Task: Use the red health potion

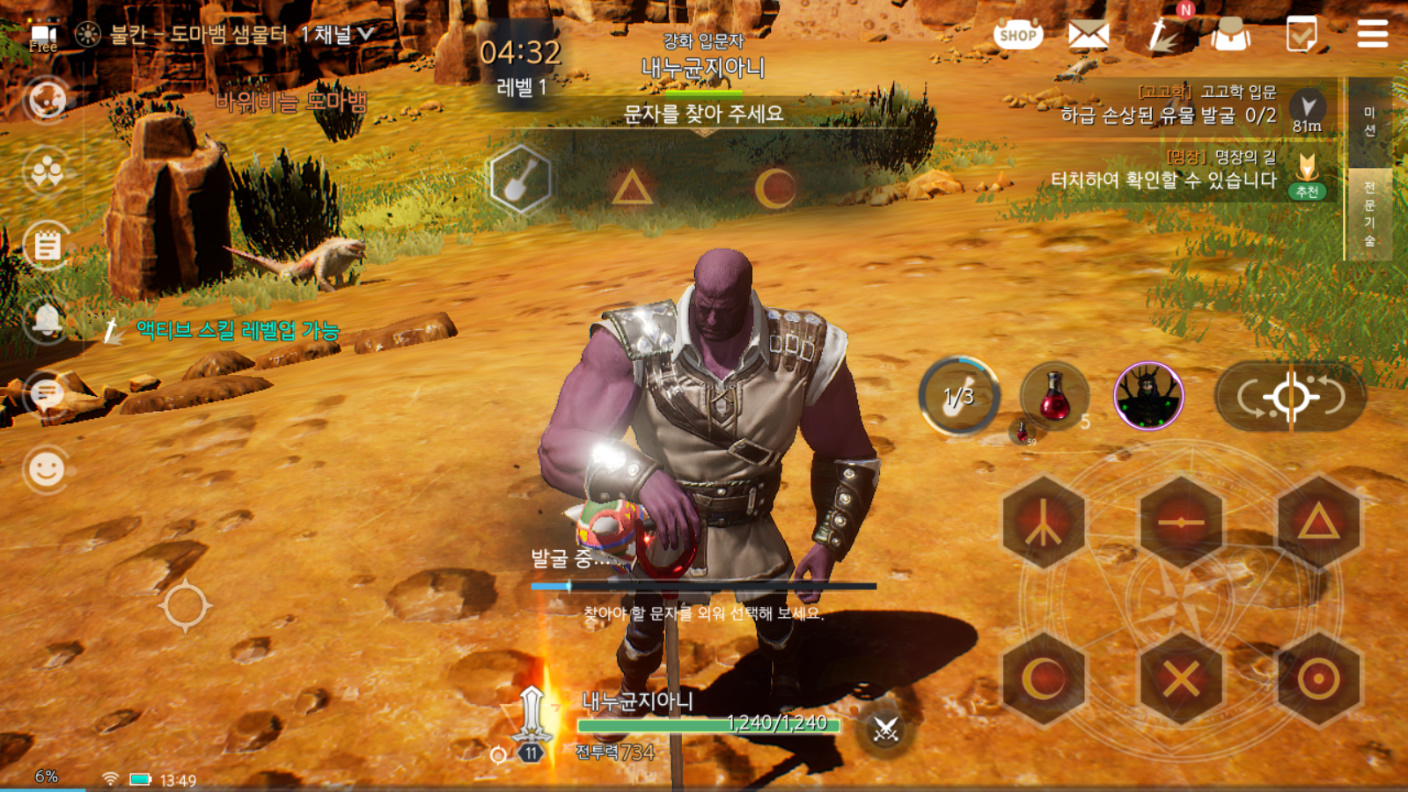Action: click(x=1055, y=396)
